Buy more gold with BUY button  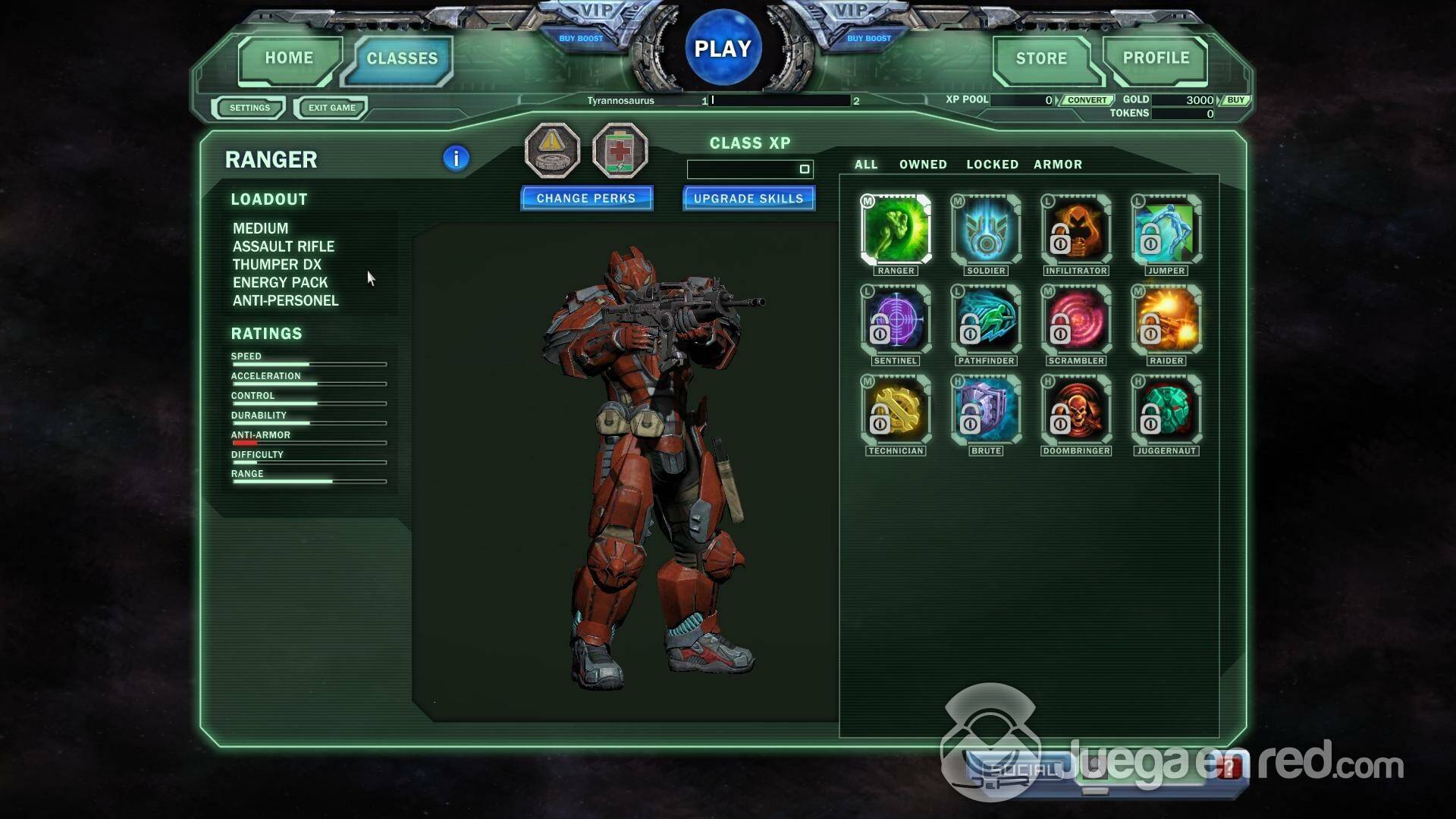(1235, 100)
